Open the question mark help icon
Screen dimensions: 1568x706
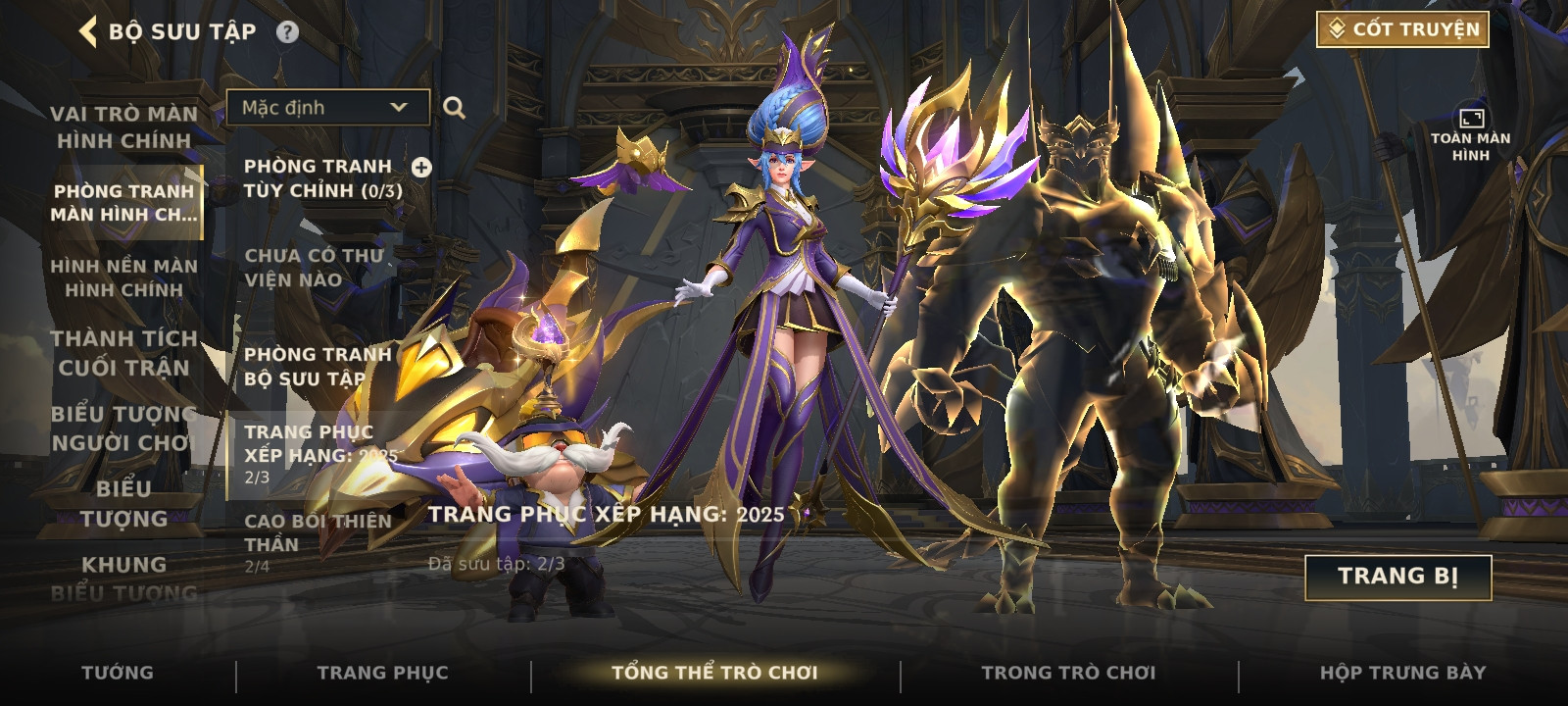(x=287, y=32)
